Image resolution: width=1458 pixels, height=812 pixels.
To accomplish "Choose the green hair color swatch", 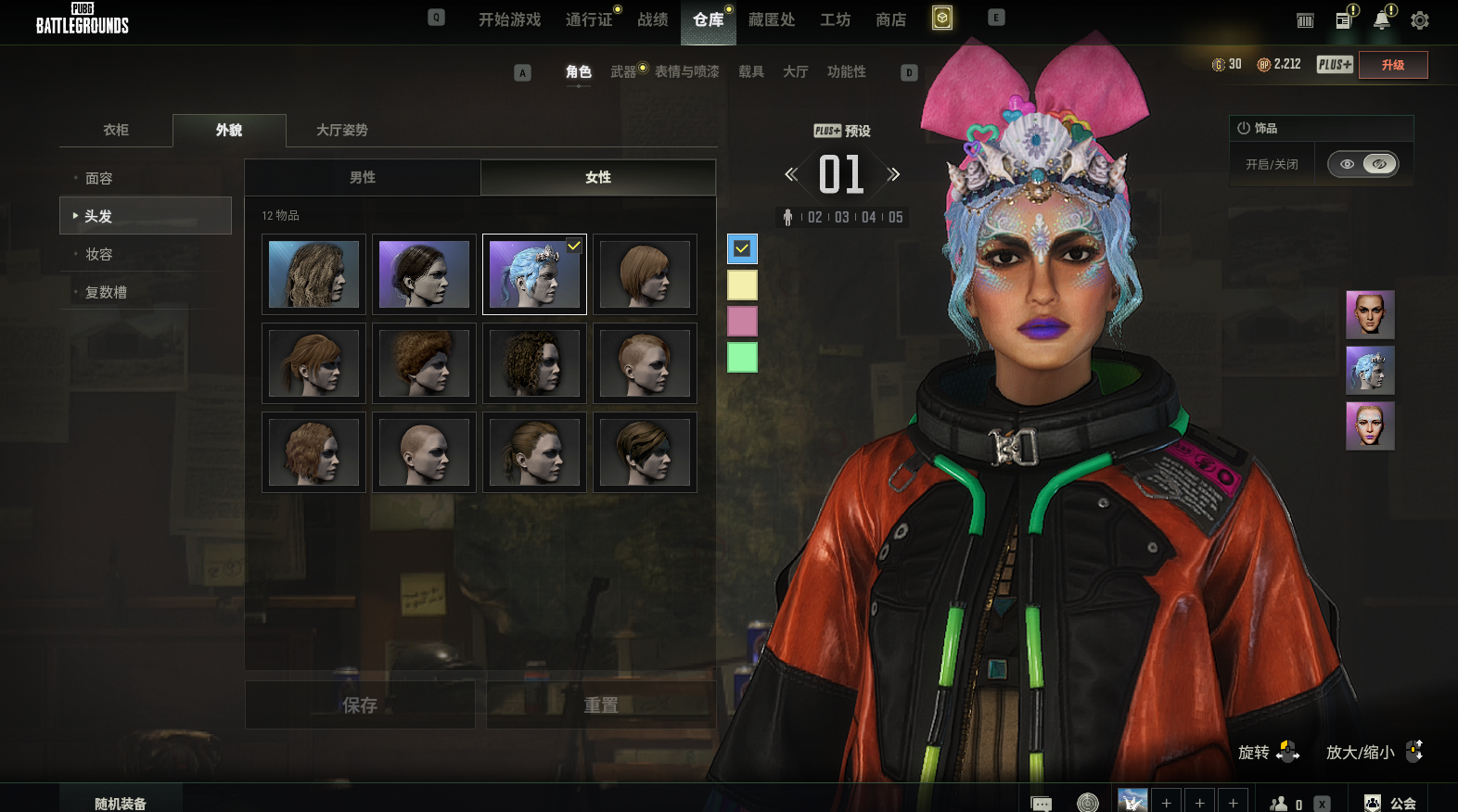I will pos(742,357).
